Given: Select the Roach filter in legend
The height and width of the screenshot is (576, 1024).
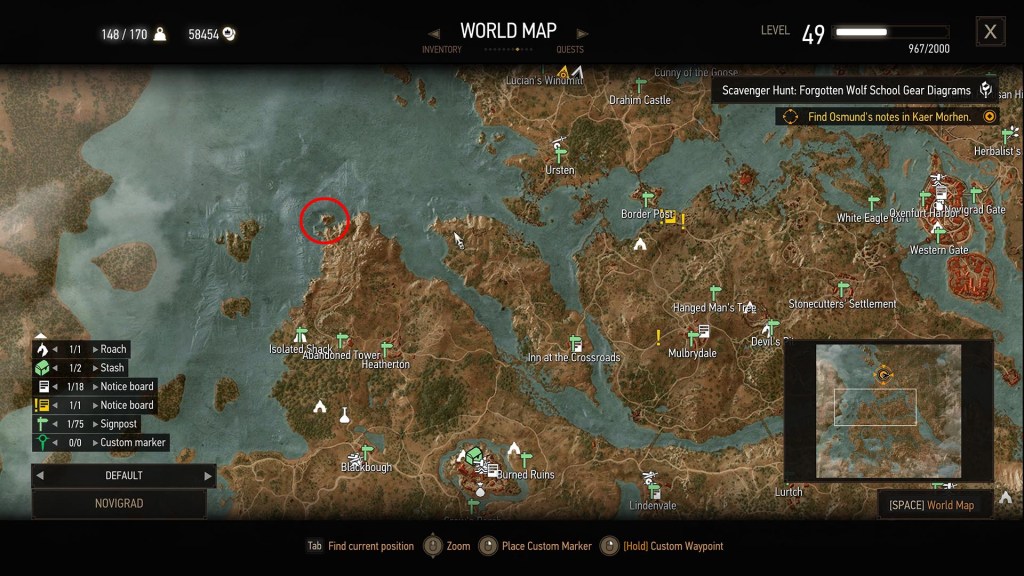Looking at the screenshot, I should click(113, 350).
